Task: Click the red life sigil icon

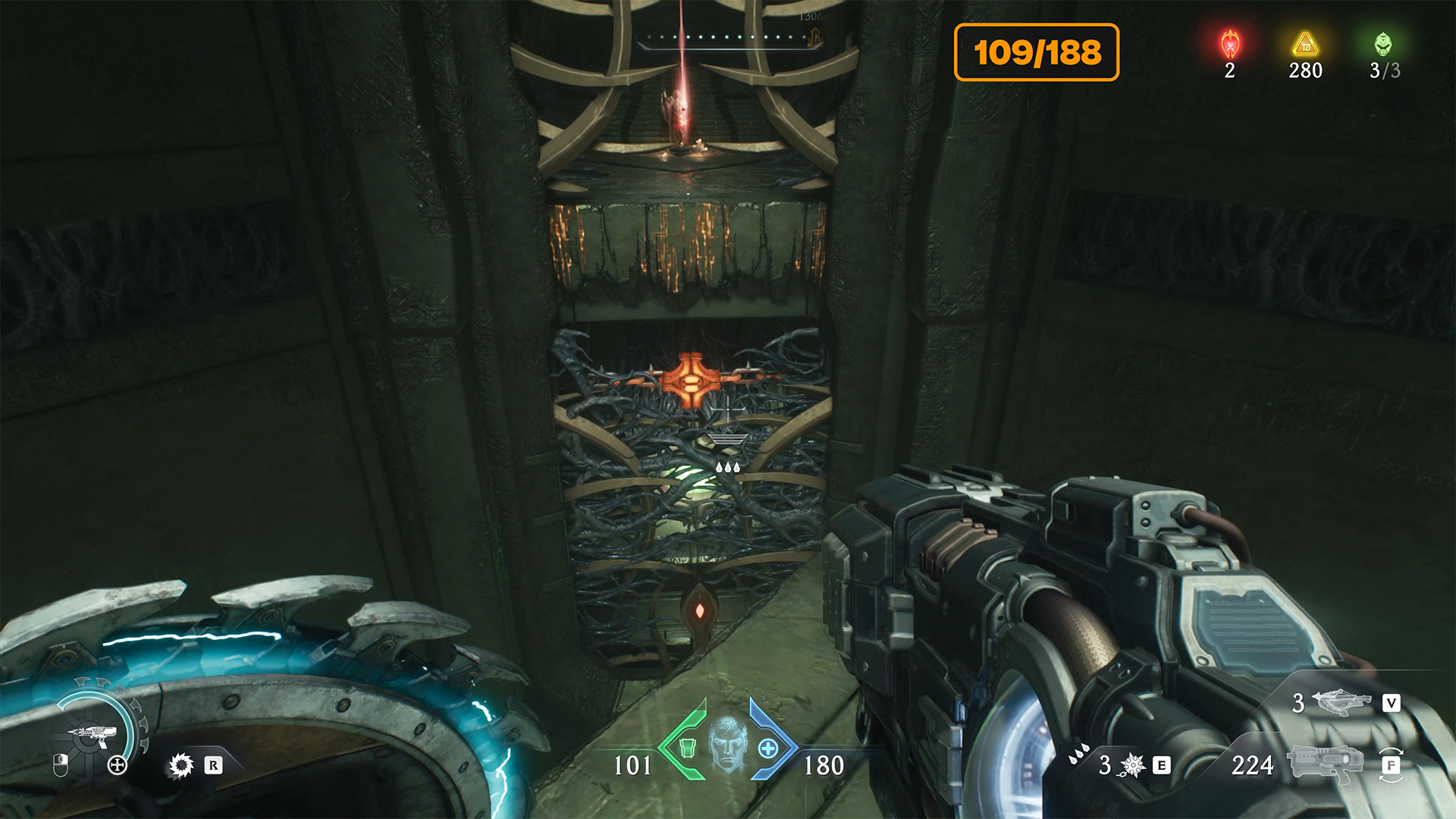Action: pyautogui.click(x=1230, y=44)
